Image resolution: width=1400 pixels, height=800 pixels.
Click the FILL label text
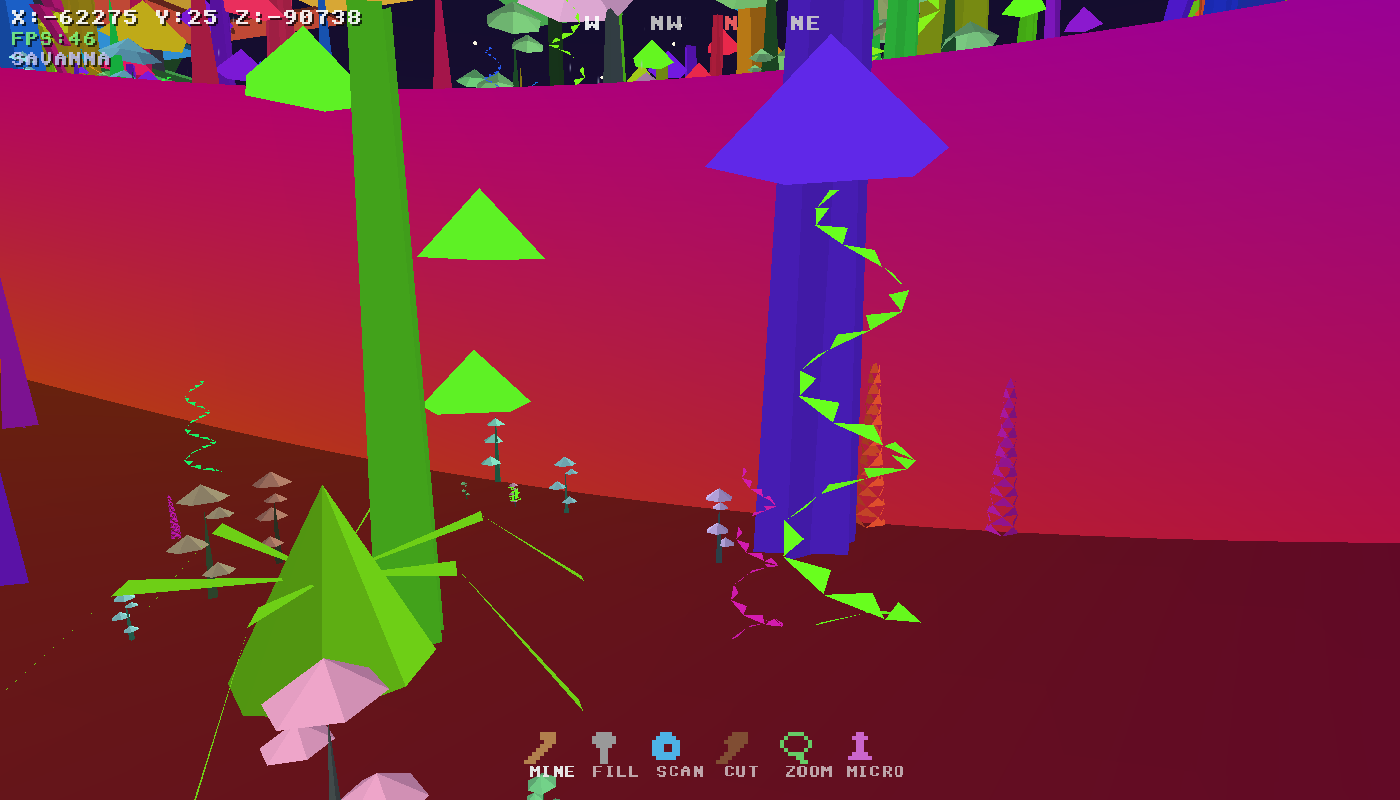click(617, 771)
